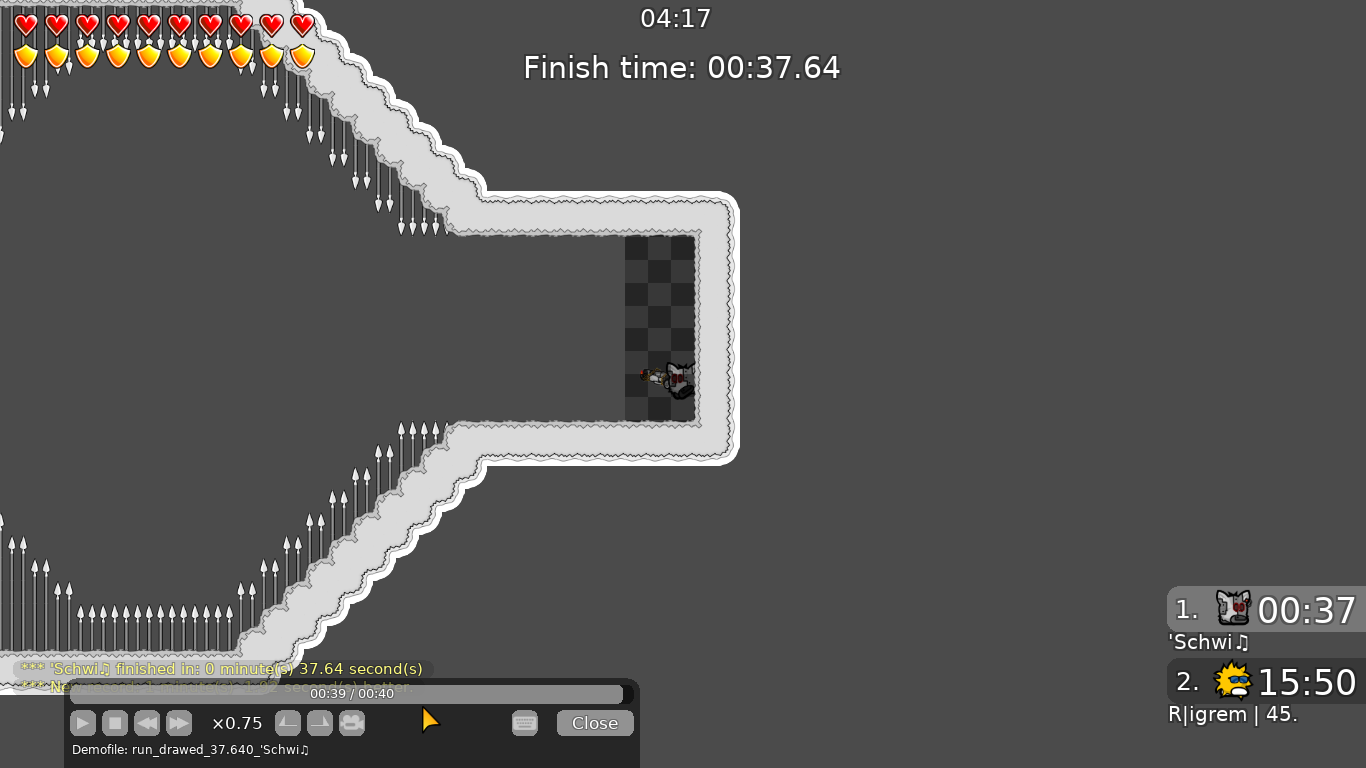
Task: Click the tee standing at the finish area
Action: coord(675,381)
